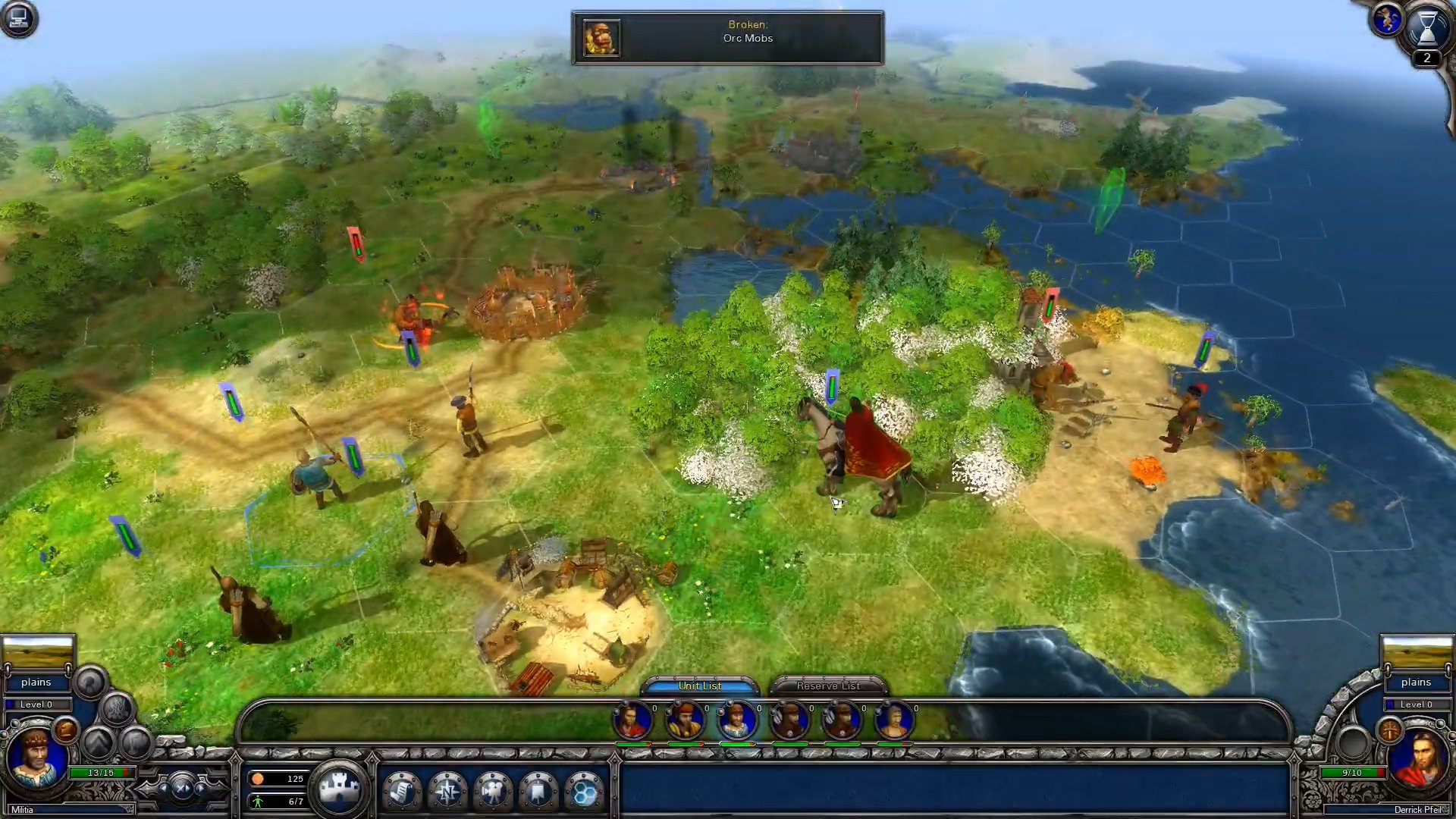The width and height of the screenshot is (1456, 819).
Task: Open the castle city screen button
Action: tap(339, 789)
